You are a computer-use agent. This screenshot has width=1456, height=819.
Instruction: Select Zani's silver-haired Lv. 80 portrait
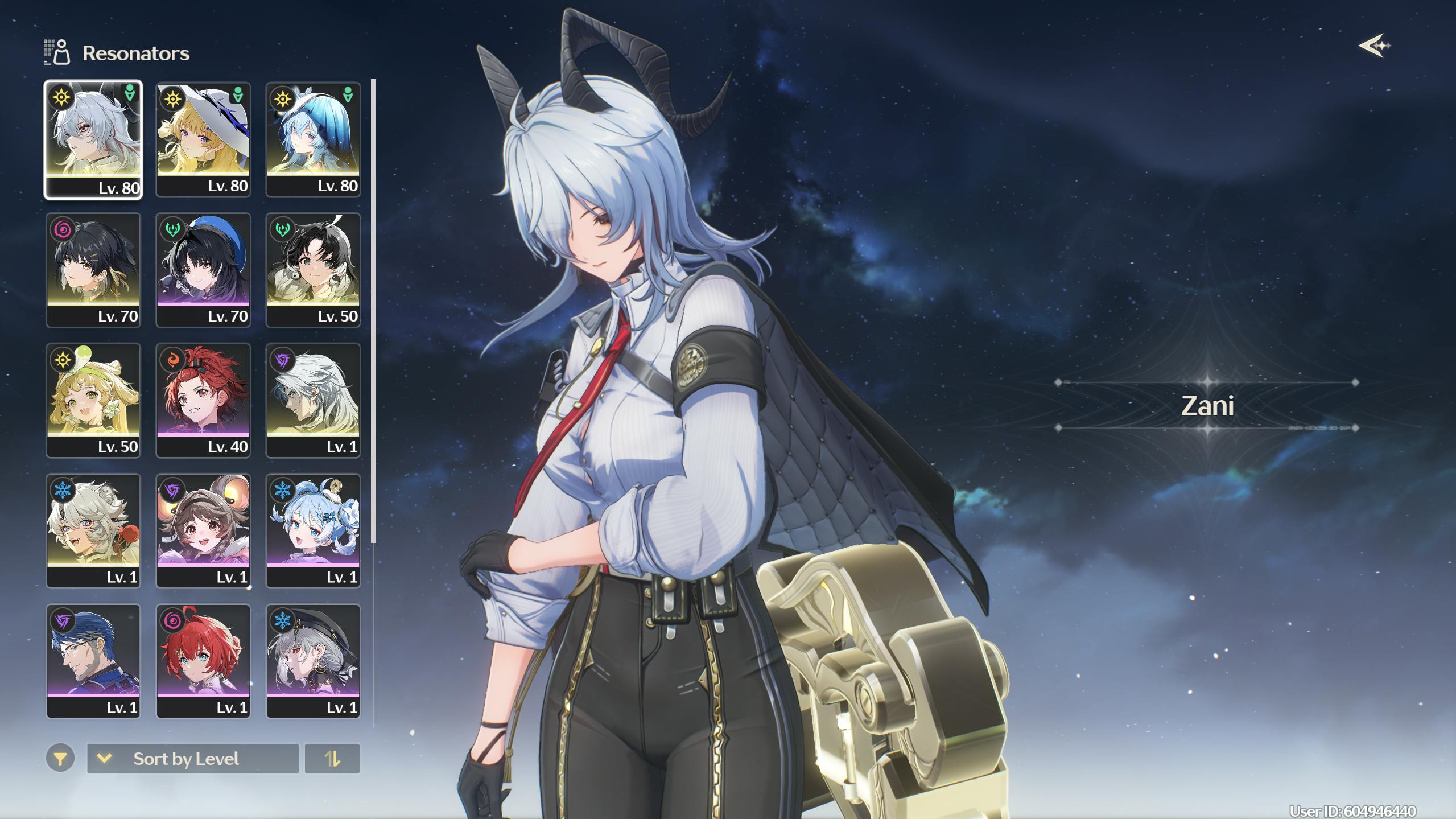93,139
